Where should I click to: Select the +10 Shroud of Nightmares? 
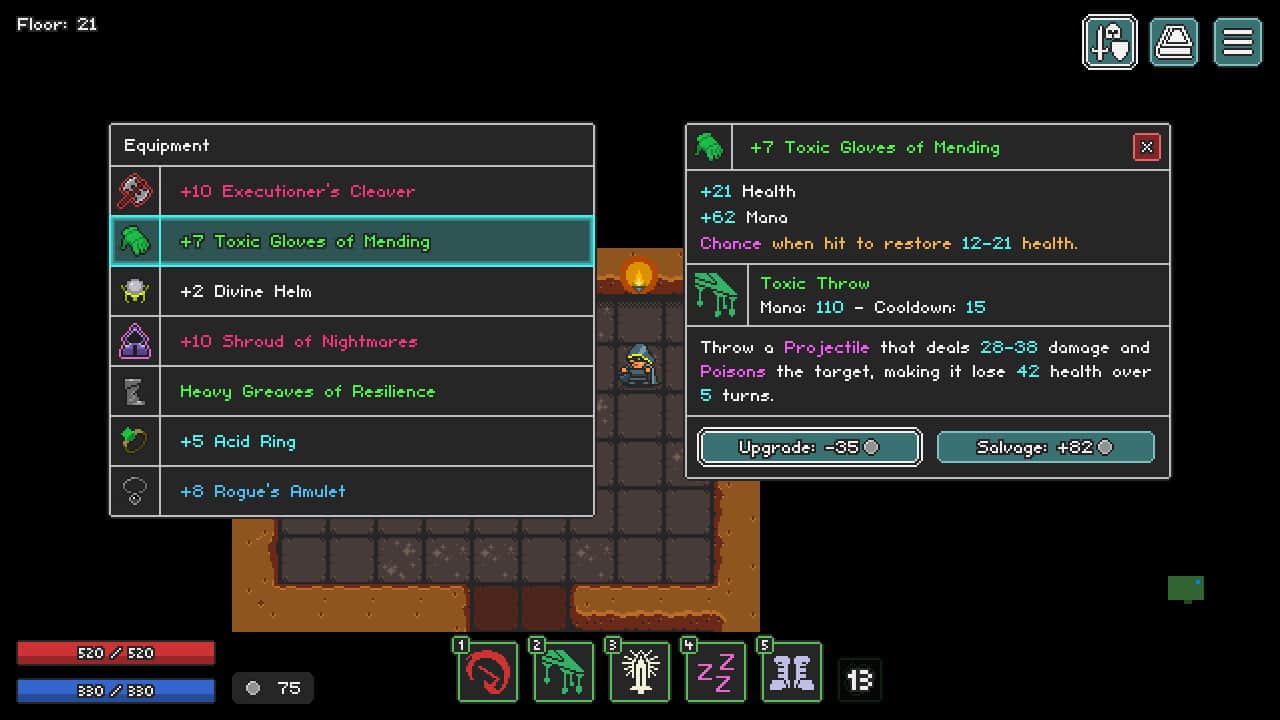[x=352, y=341]
